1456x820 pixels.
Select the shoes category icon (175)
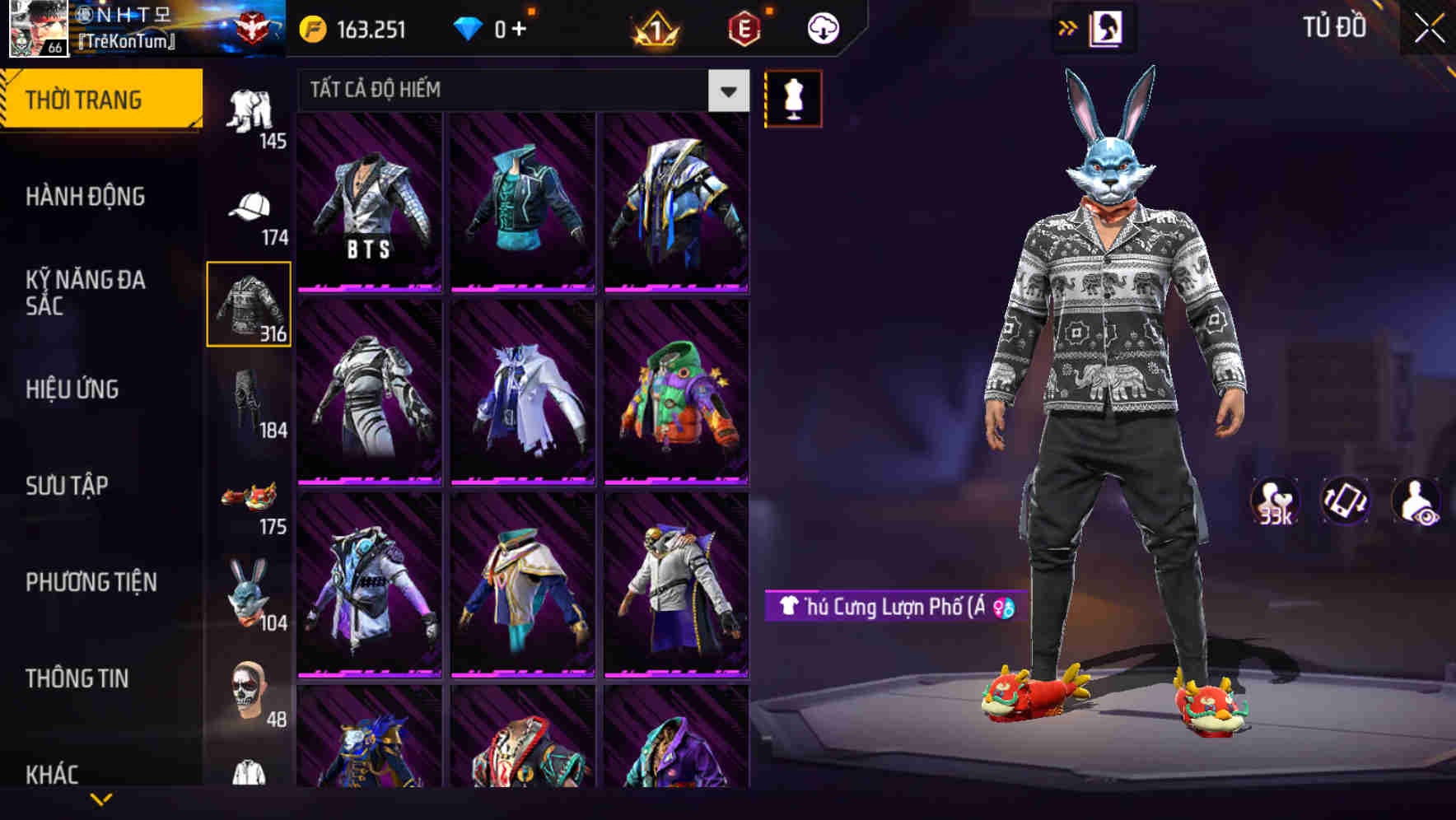[250, 498]
